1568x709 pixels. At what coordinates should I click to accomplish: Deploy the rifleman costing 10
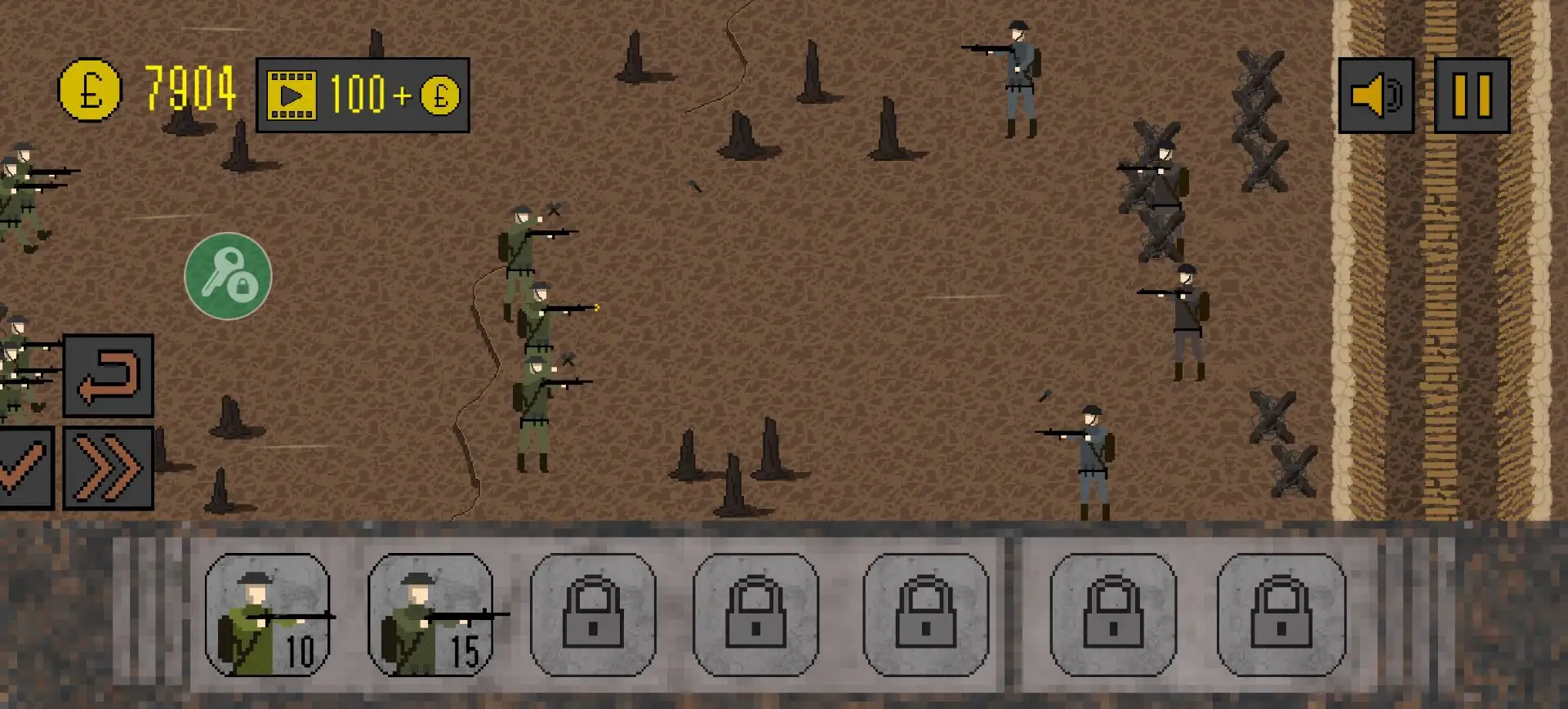[268, 615]
